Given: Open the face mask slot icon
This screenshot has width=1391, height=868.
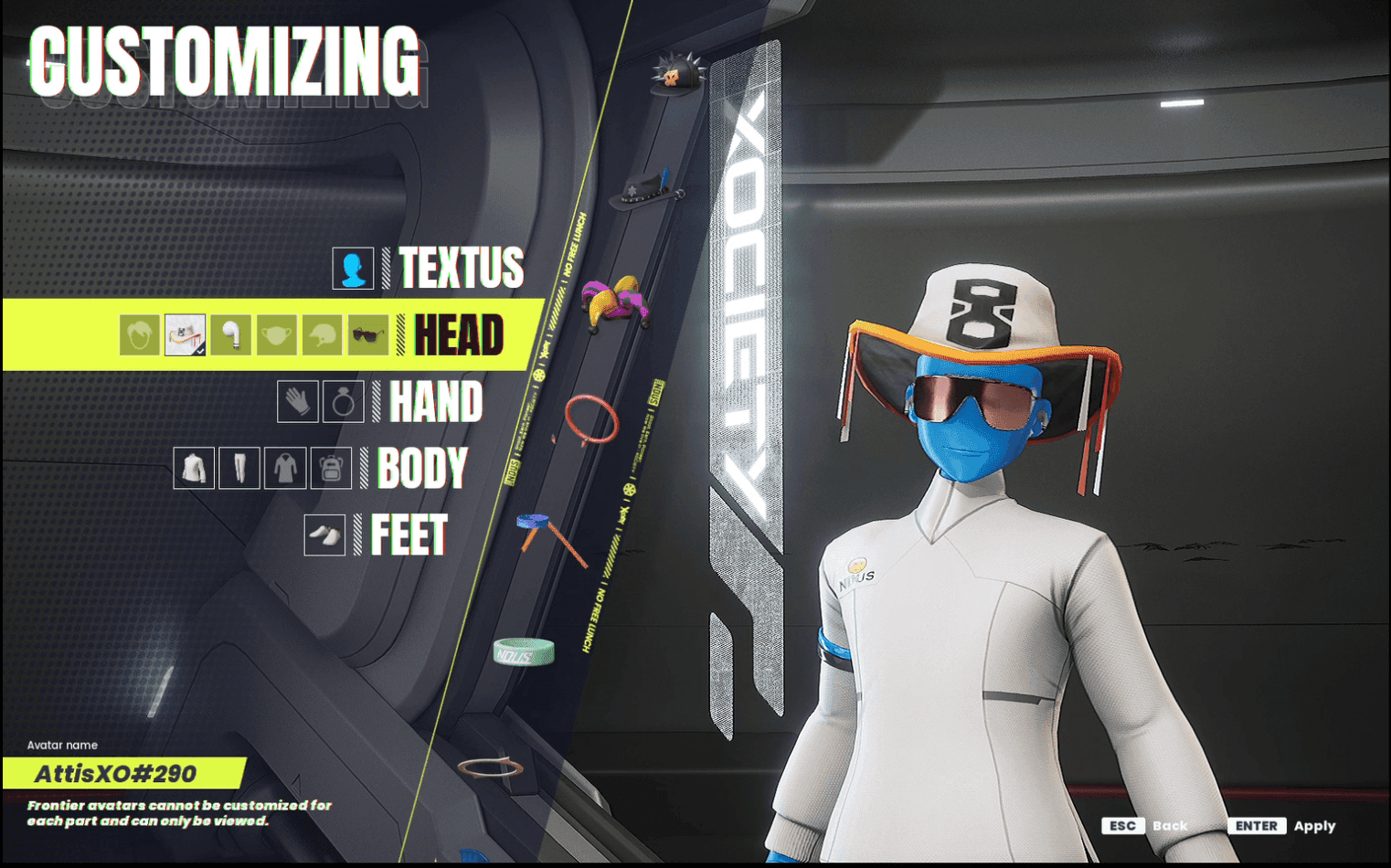Looking at the screenshot, I should tap(278, 334).
